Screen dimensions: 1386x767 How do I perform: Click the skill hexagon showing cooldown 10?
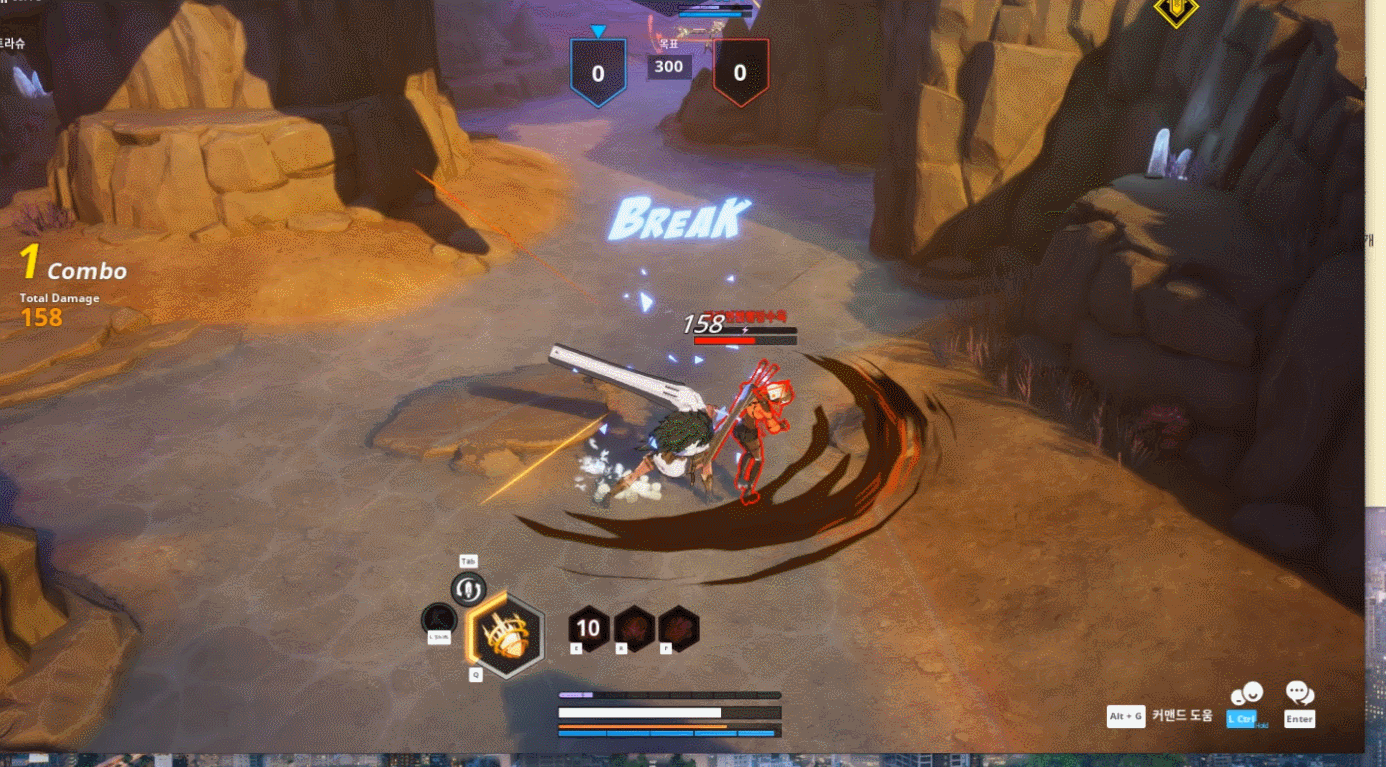click(588, 628)
